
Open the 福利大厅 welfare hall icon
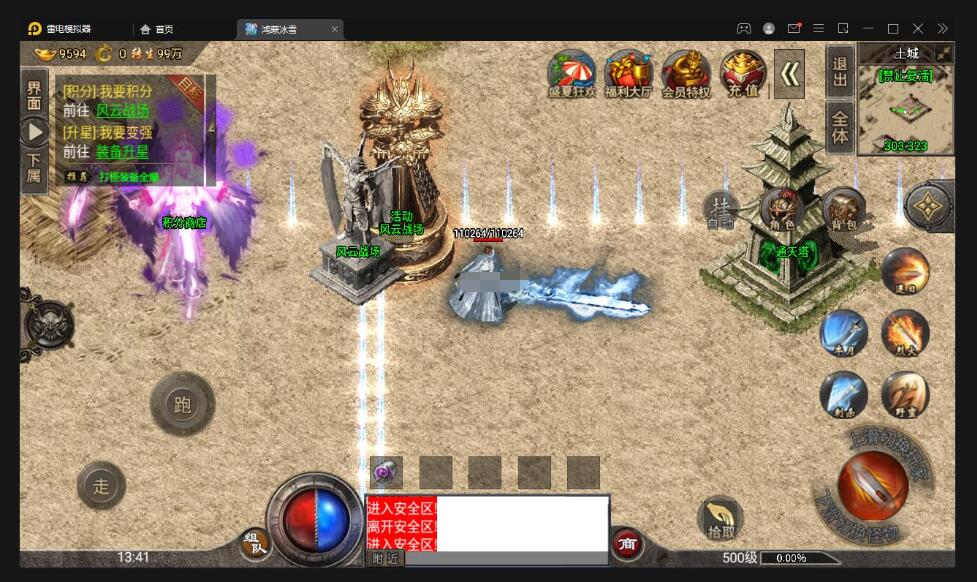click(x=629, y=73)
